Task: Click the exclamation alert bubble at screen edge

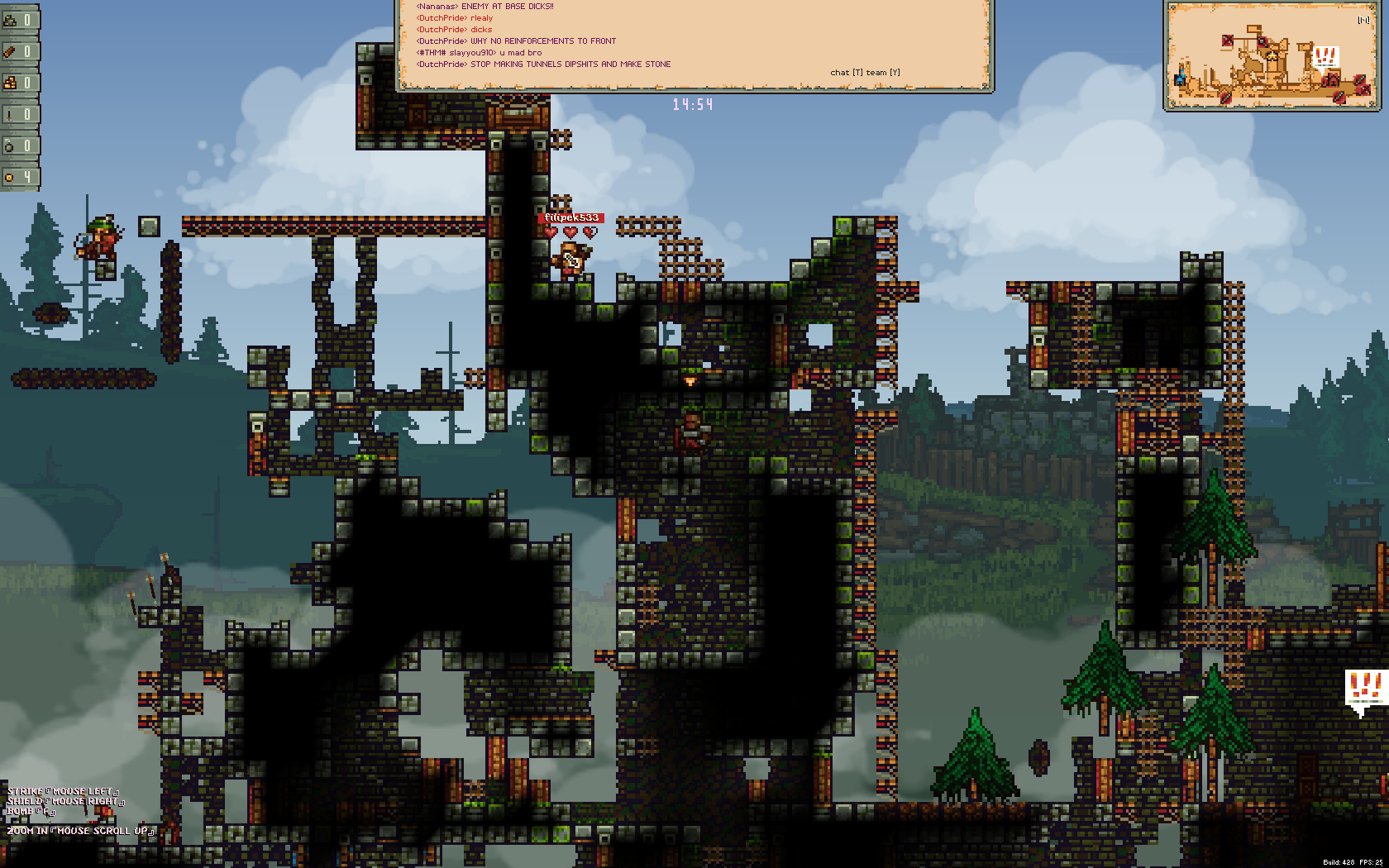Action: [1364, 690]
